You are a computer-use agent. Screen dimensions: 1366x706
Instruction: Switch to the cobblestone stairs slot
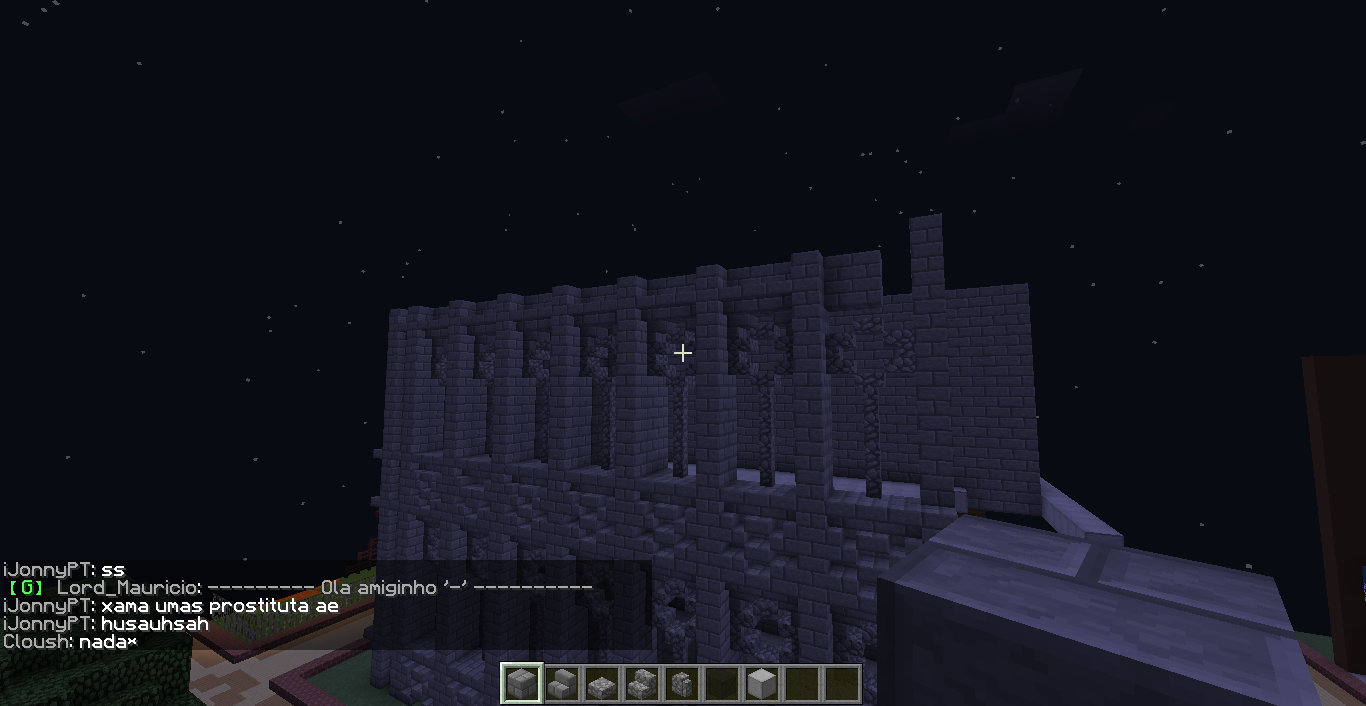point(641,684)
